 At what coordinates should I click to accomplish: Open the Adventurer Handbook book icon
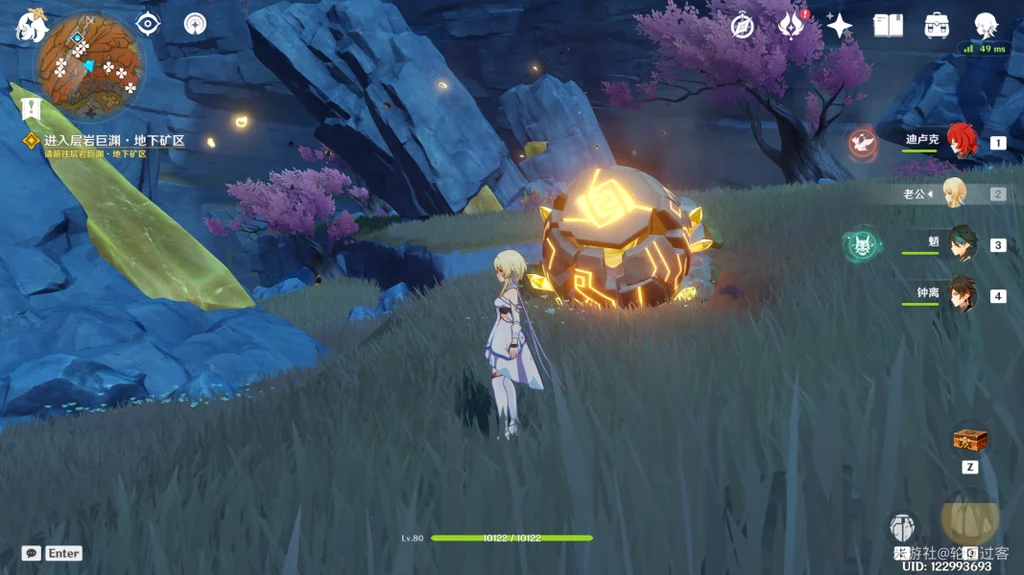click(x=887, y=26)
